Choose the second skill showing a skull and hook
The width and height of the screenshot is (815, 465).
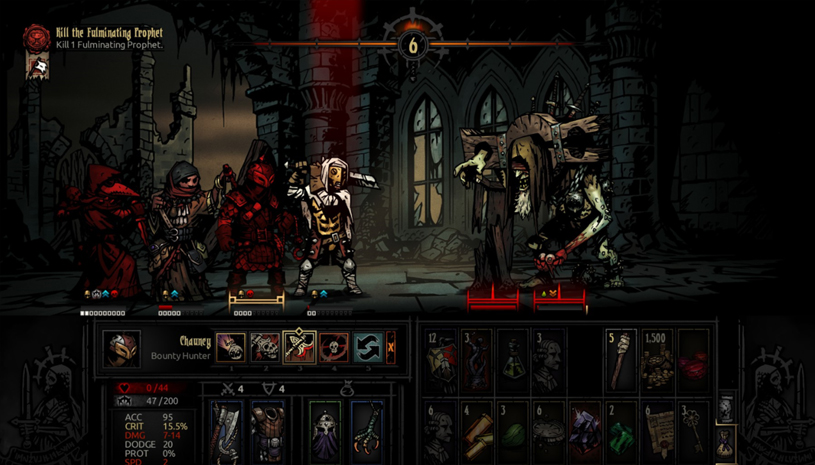(265, 348)
